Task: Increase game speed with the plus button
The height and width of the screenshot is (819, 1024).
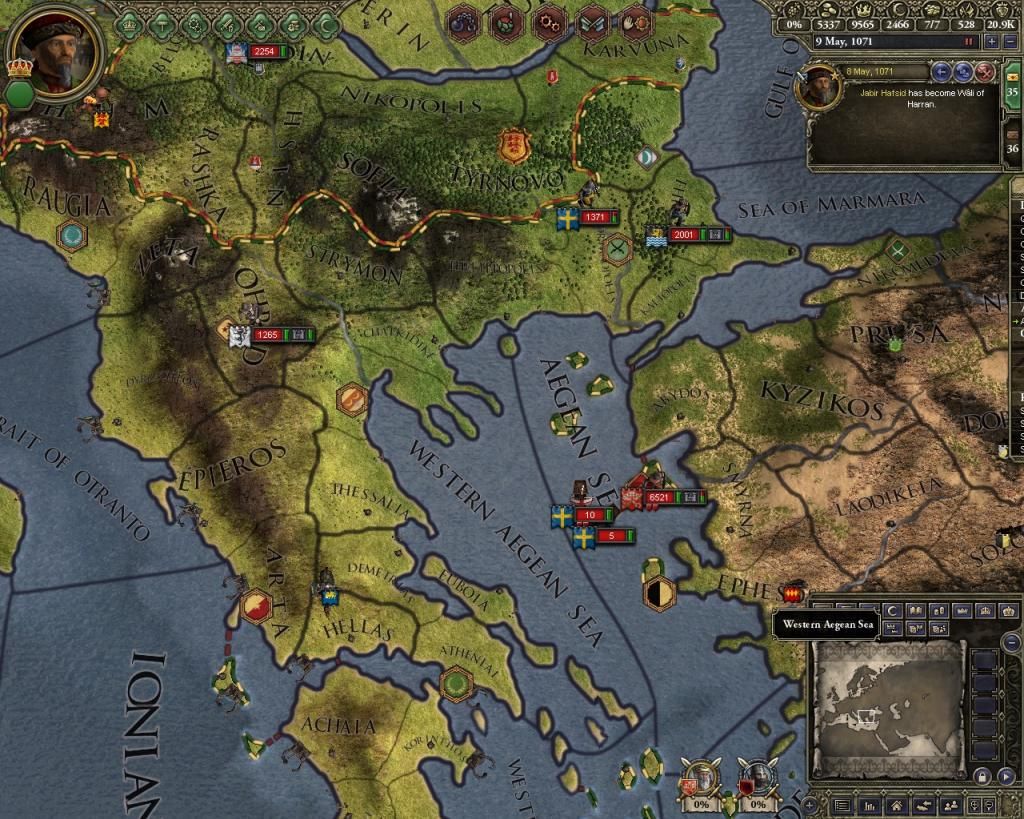Action: (991, 42)
